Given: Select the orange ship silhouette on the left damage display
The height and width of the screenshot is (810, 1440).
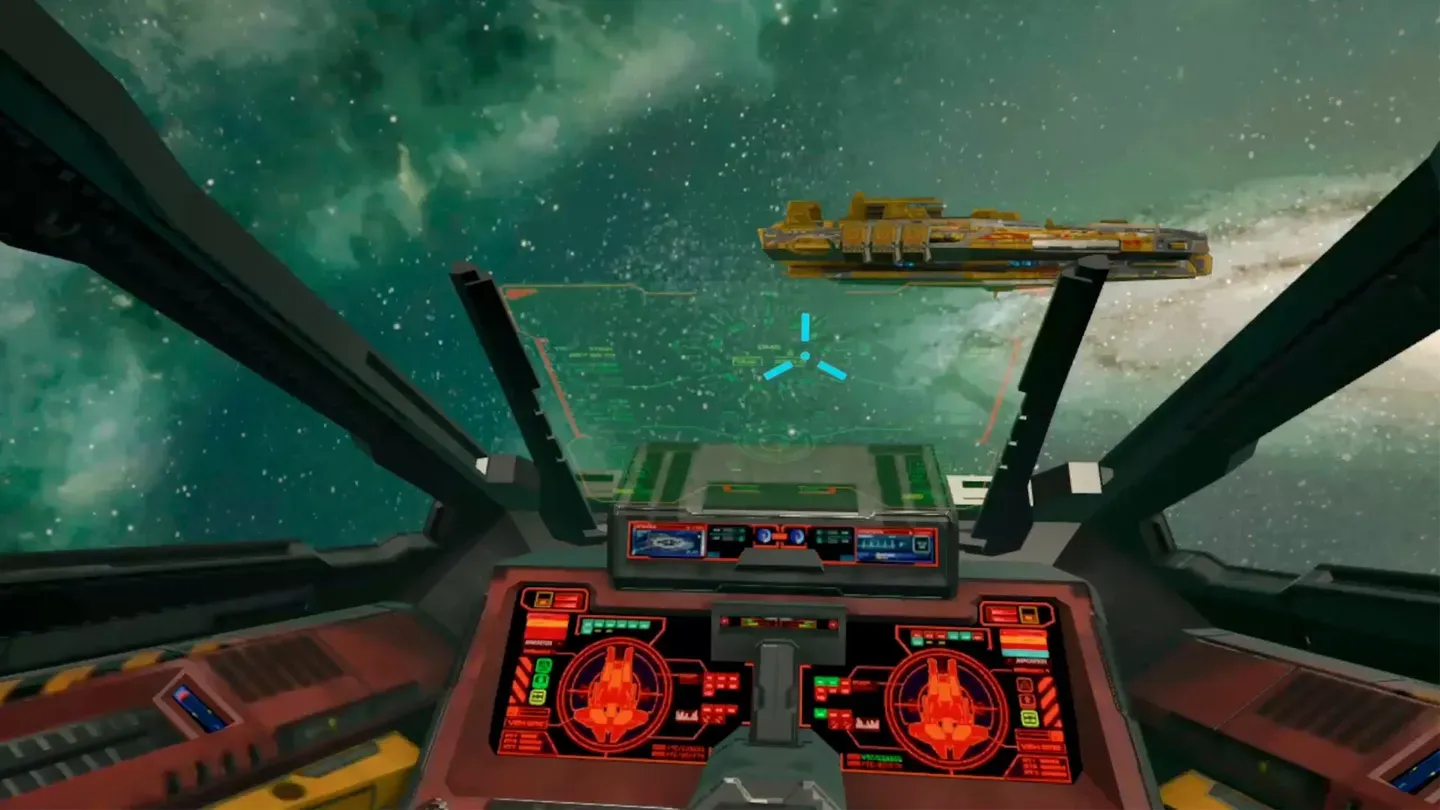Looking at the screenshot, I should point(612,692).
